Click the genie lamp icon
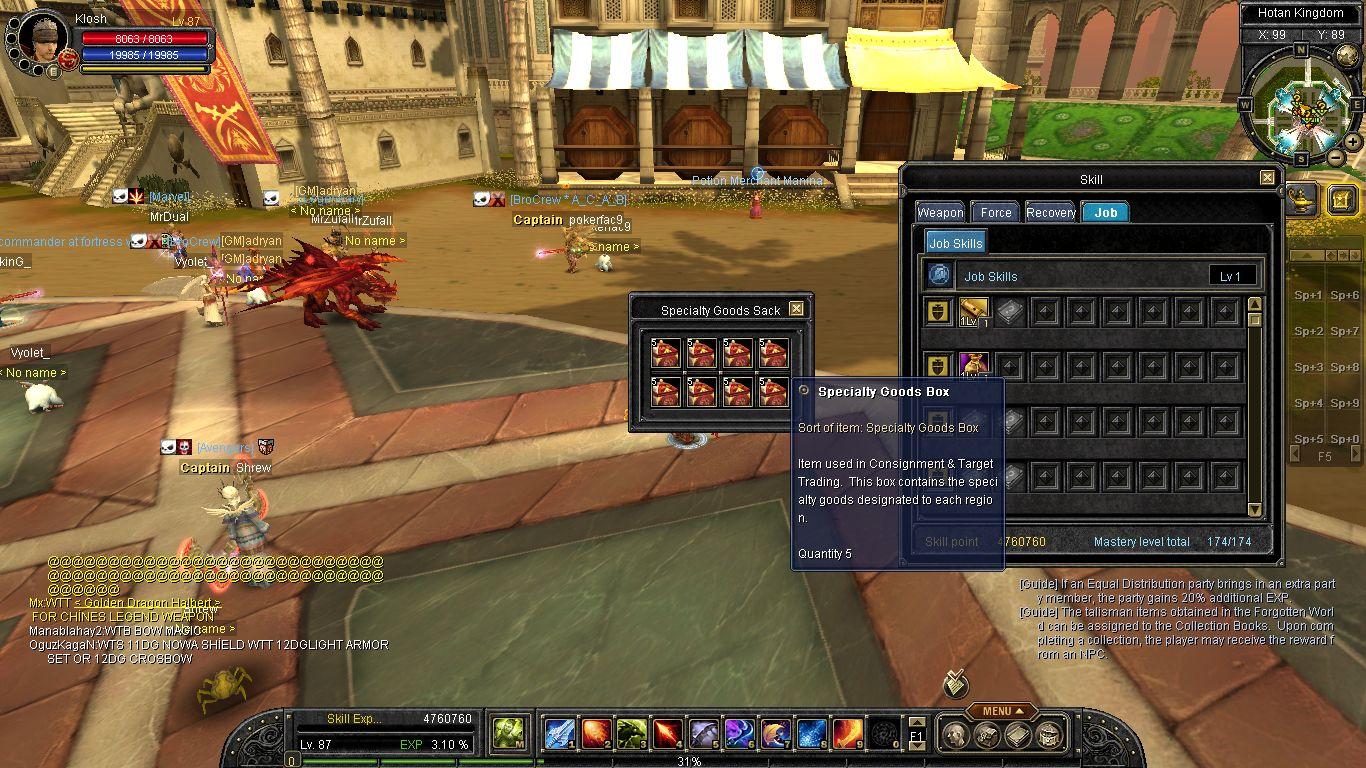Image resolution: width=1366 pixels, height=768 pixels. [x=1301, y=197]
